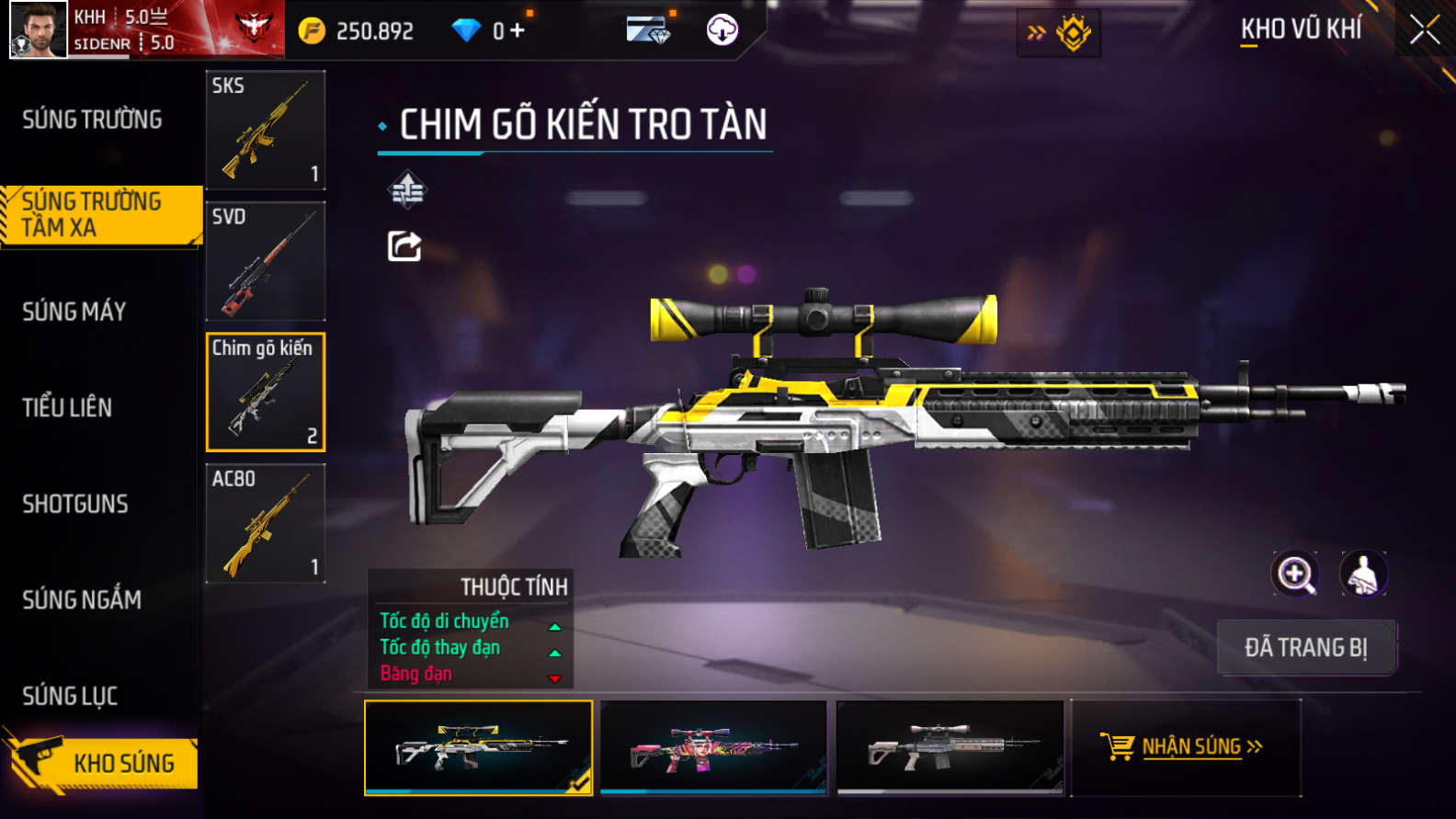Open the Nhận Súng shop link
1456x819 pixels.
click(1186, 747)
